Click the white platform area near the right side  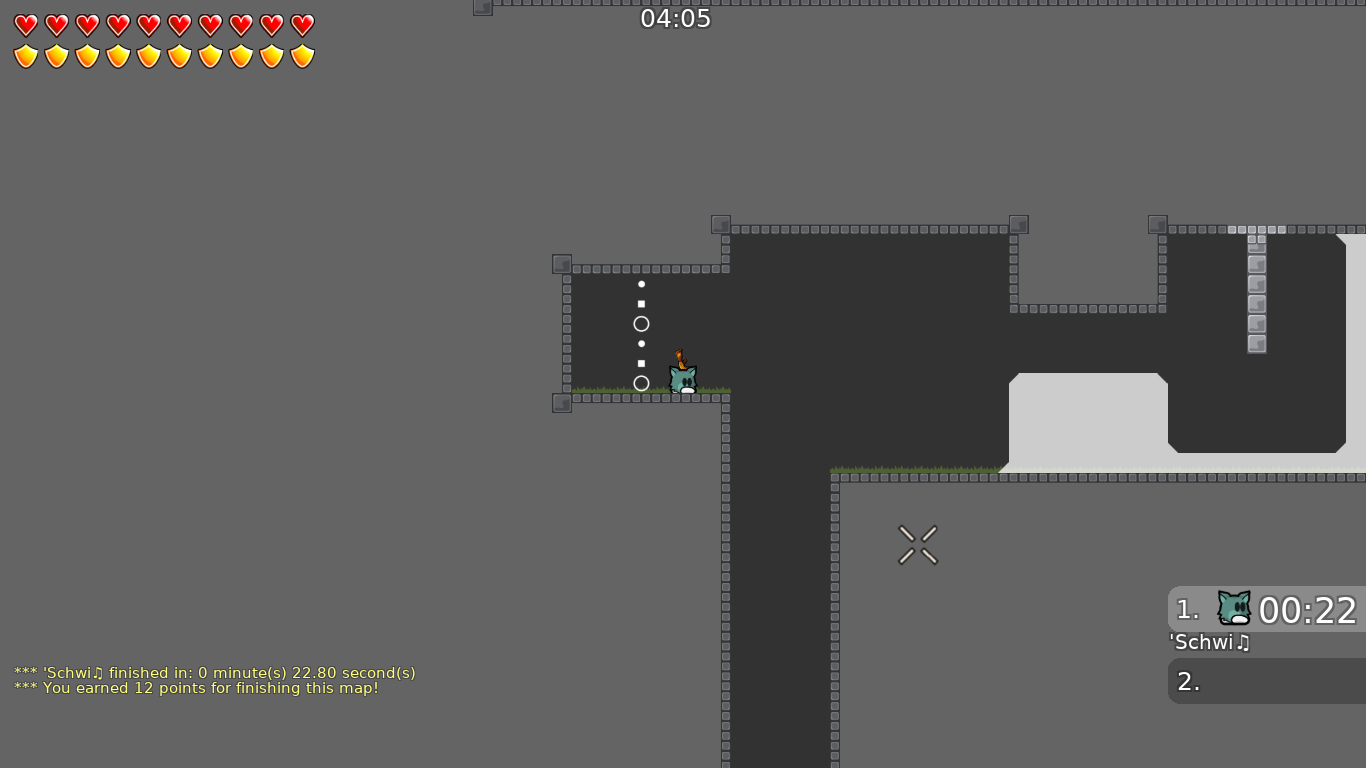tap(1090, 420)
